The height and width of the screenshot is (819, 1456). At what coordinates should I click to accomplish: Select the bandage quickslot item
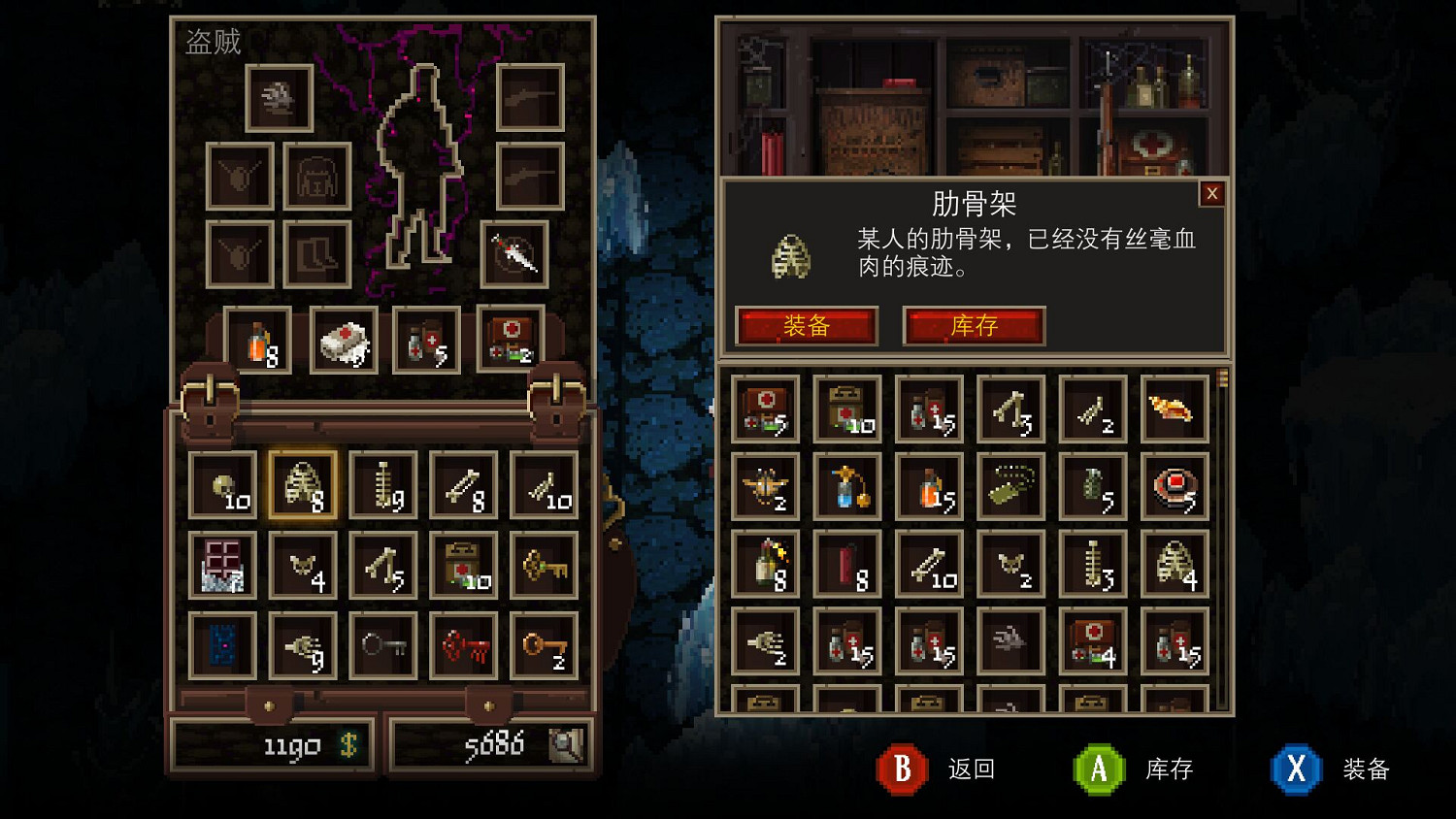click(x=344, y=342)
